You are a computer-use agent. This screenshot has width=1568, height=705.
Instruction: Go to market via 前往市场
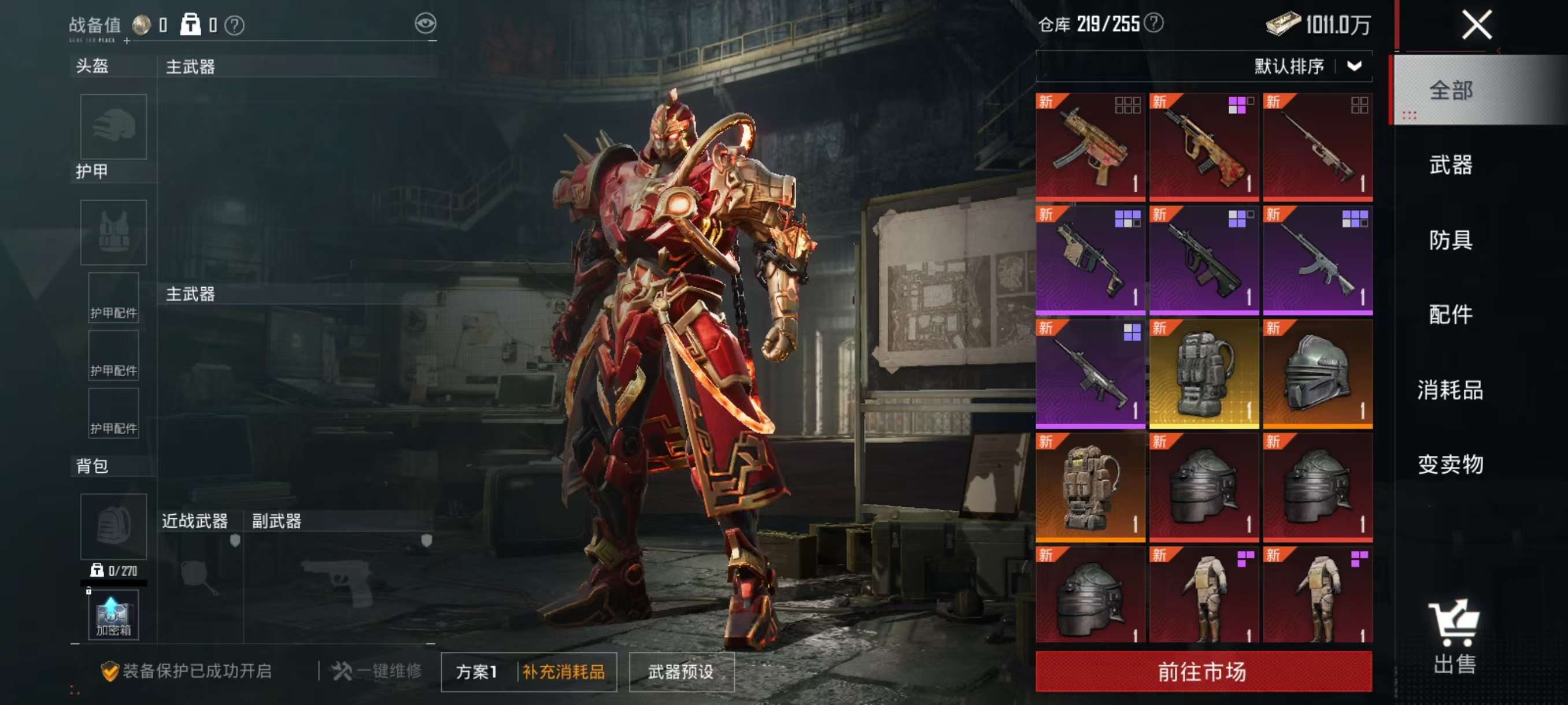(x=1203, y=671)
